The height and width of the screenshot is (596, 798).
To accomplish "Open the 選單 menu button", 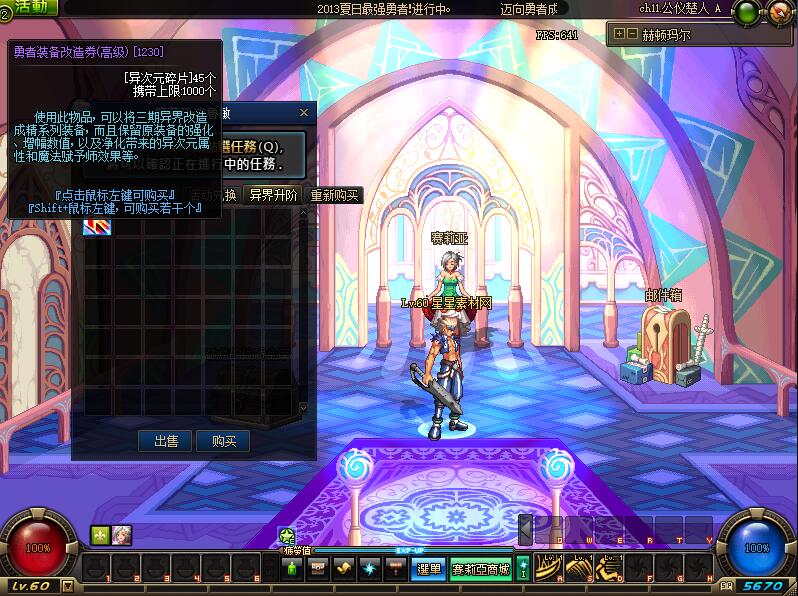I will point(429,569).
